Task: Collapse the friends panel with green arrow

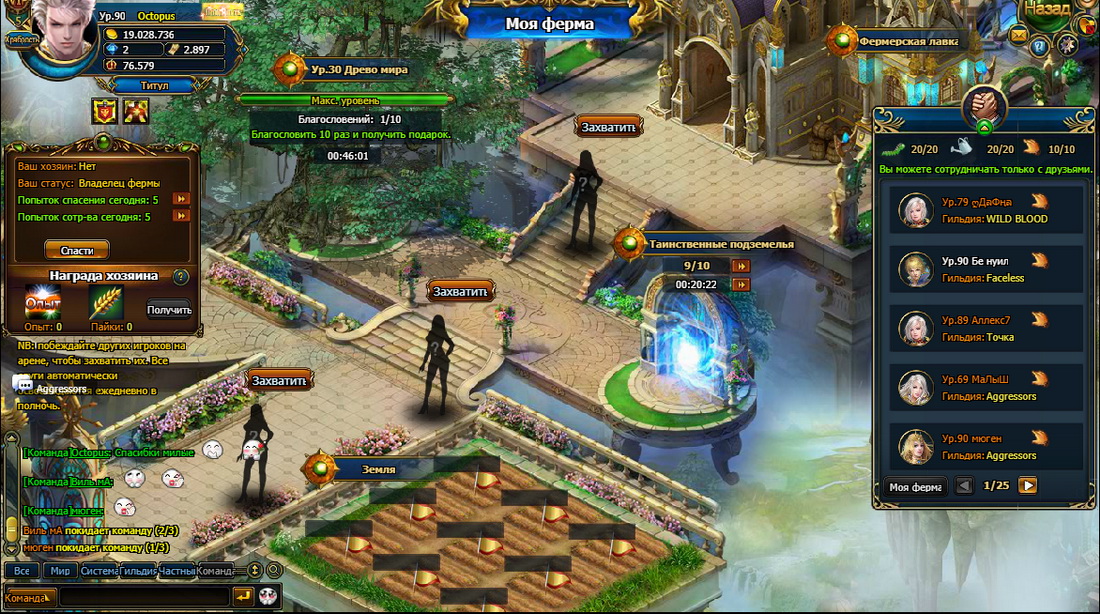Action: coord(984,127)
